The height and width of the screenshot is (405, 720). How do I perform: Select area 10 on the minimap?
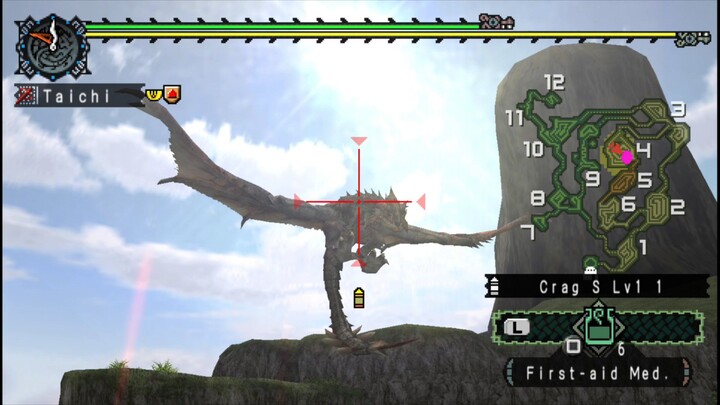(x=533, y=149)
